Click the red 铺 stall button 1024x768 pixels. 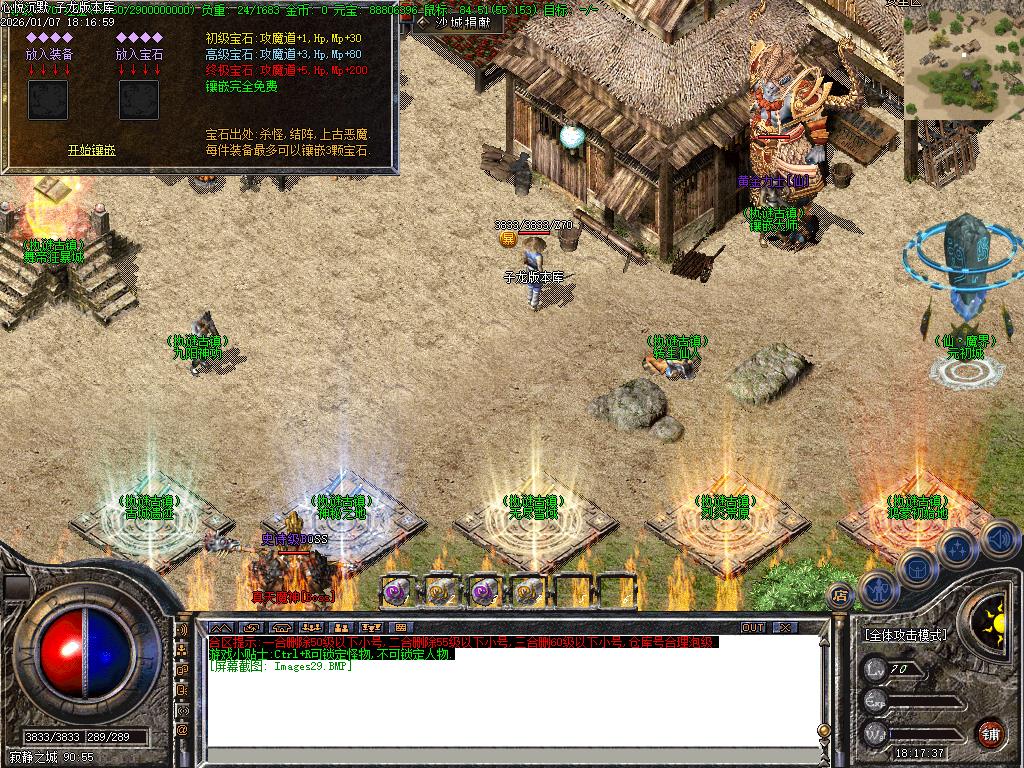click(990, 732)
